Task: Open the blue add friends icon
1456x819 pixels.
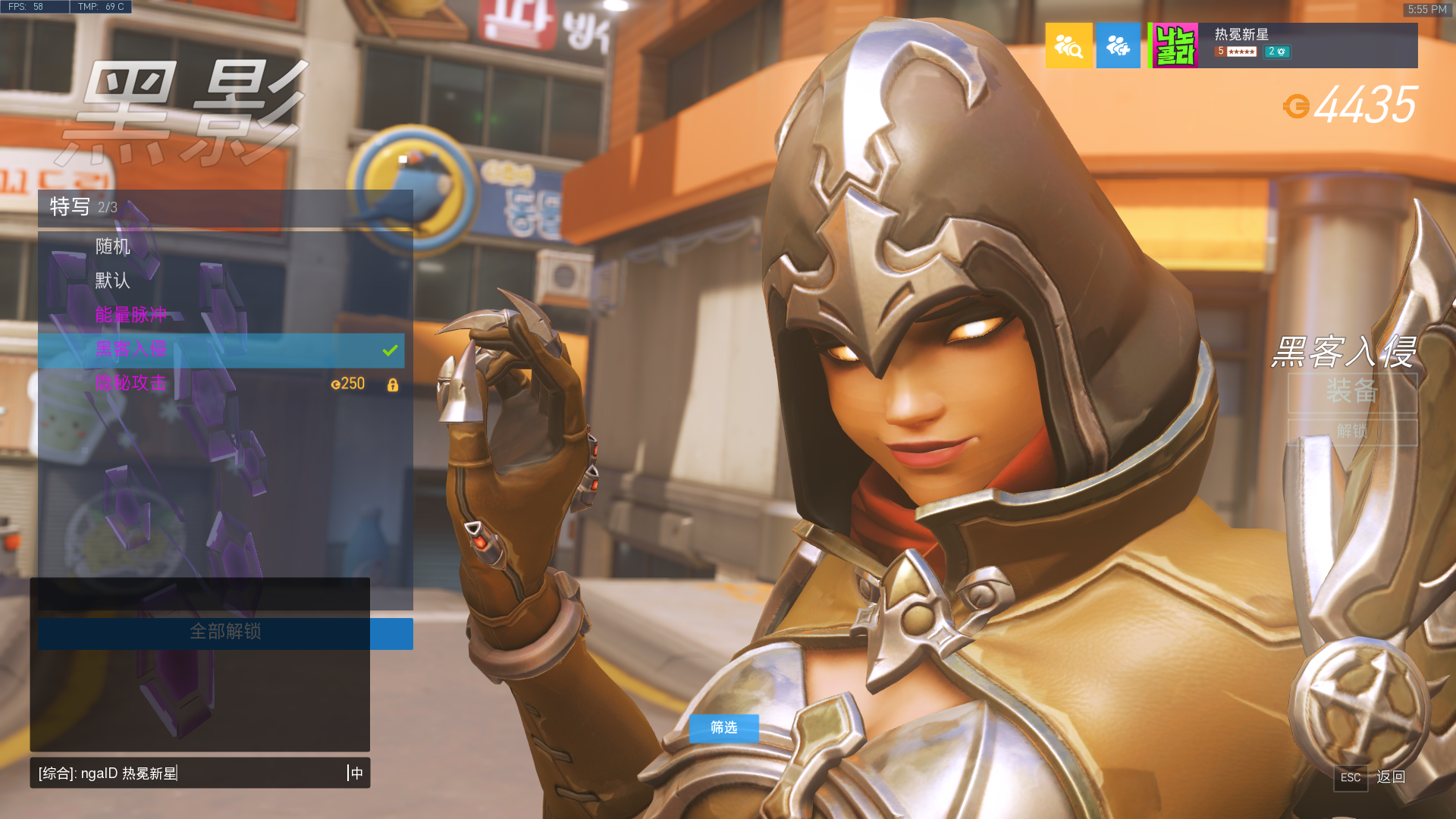Action: [1118, 45]
